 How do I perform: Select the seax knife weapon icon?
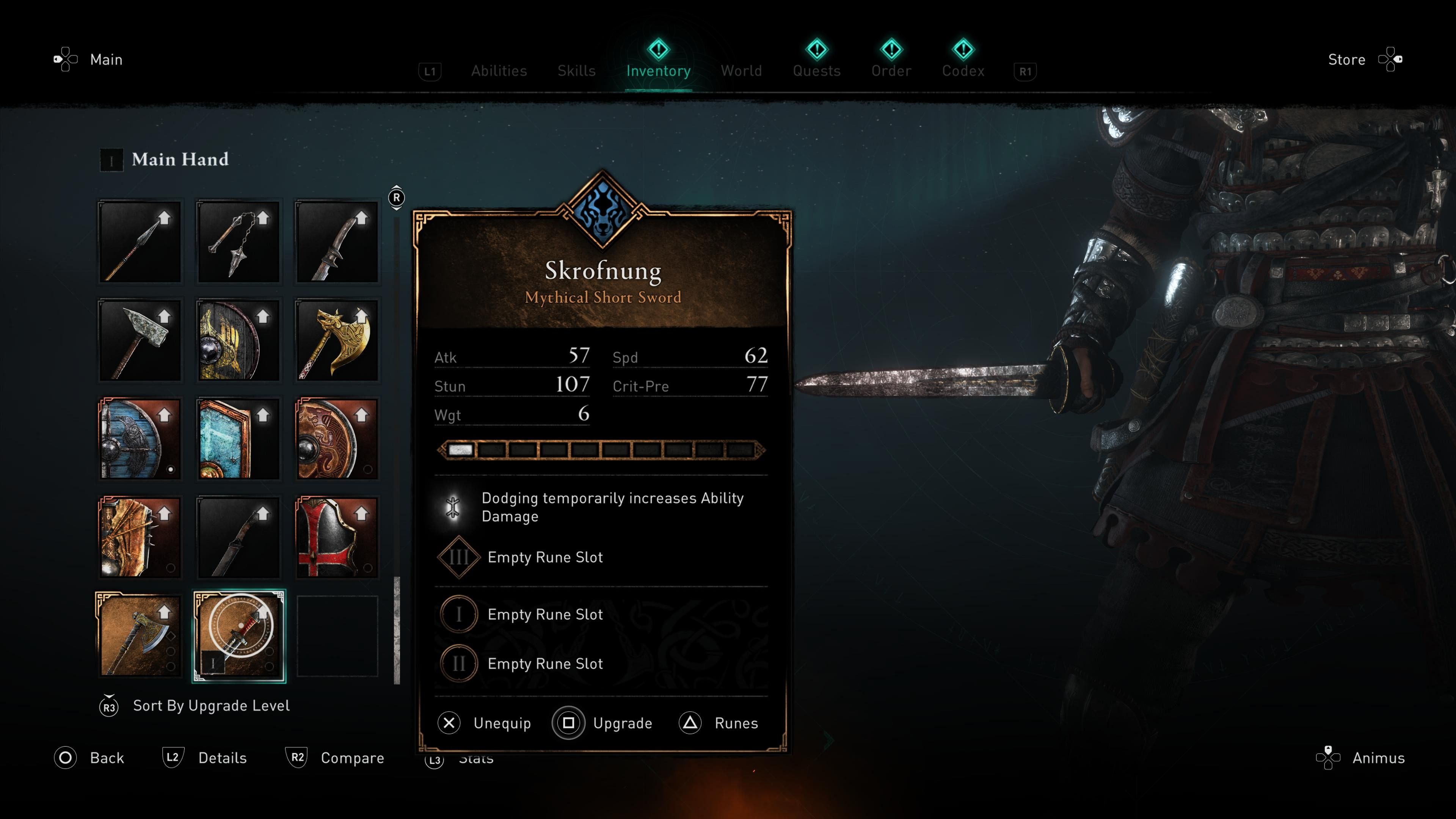pos(237,537)
